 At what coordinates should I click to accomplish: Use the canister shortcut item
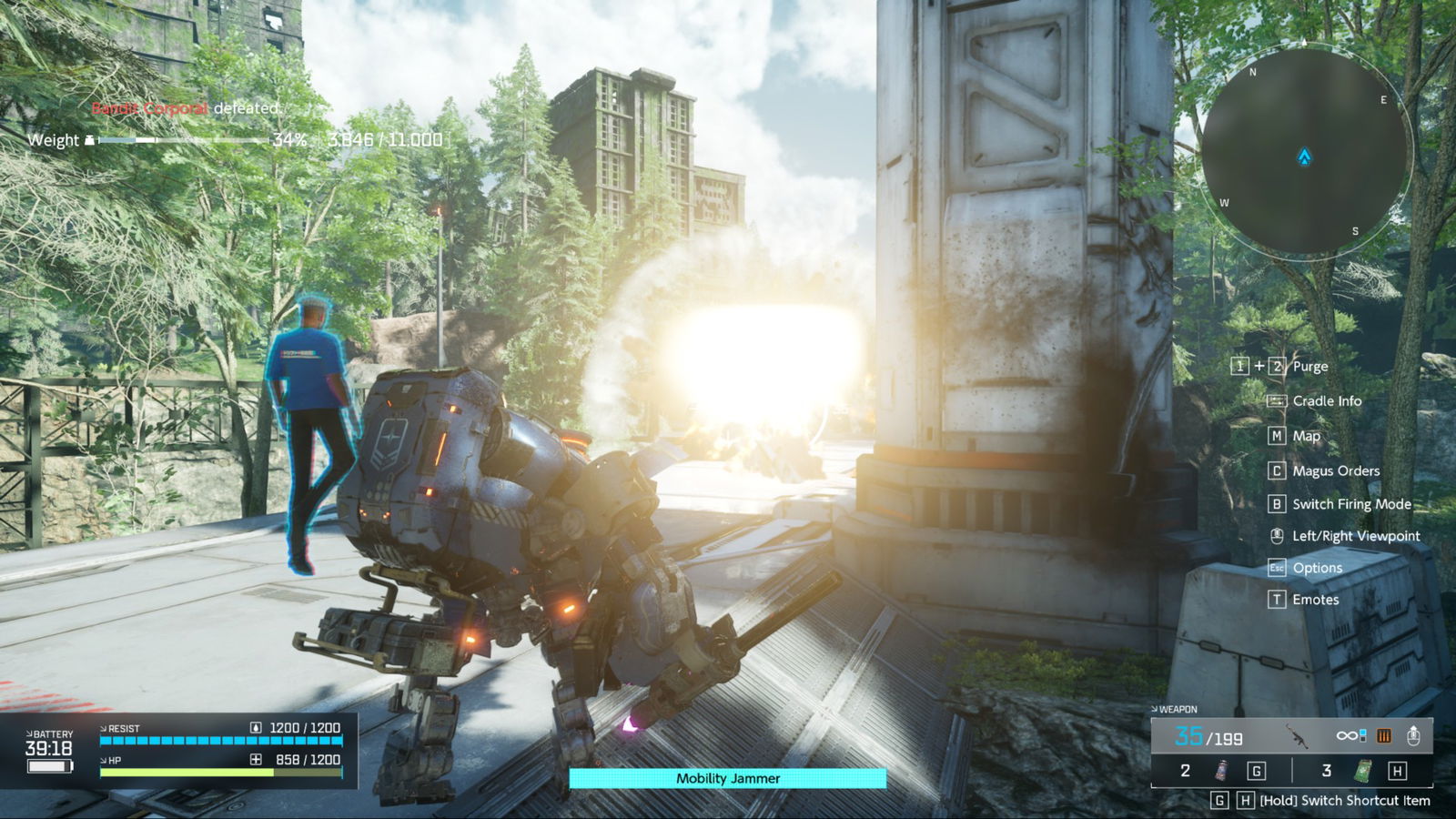1221,771
